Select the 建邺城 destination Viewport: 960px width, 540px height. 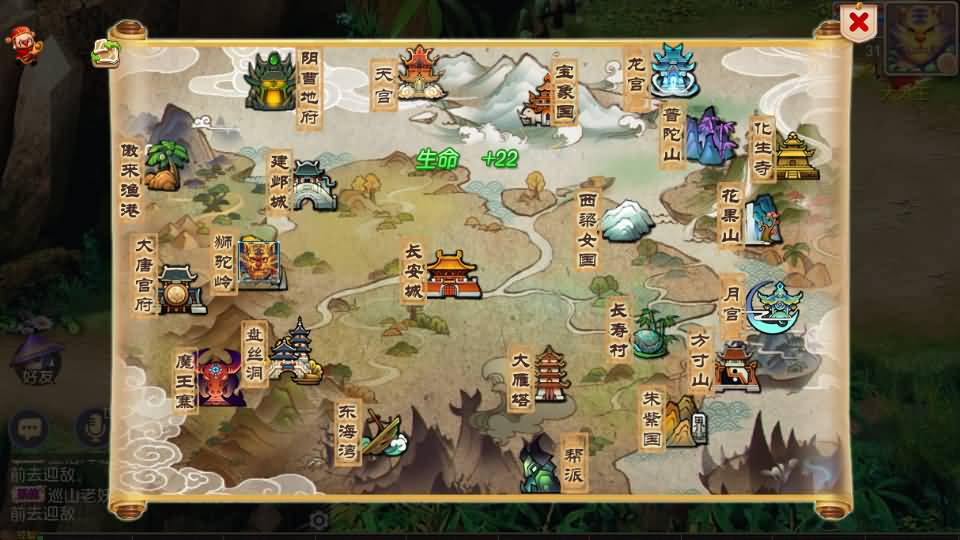[312, 185]
